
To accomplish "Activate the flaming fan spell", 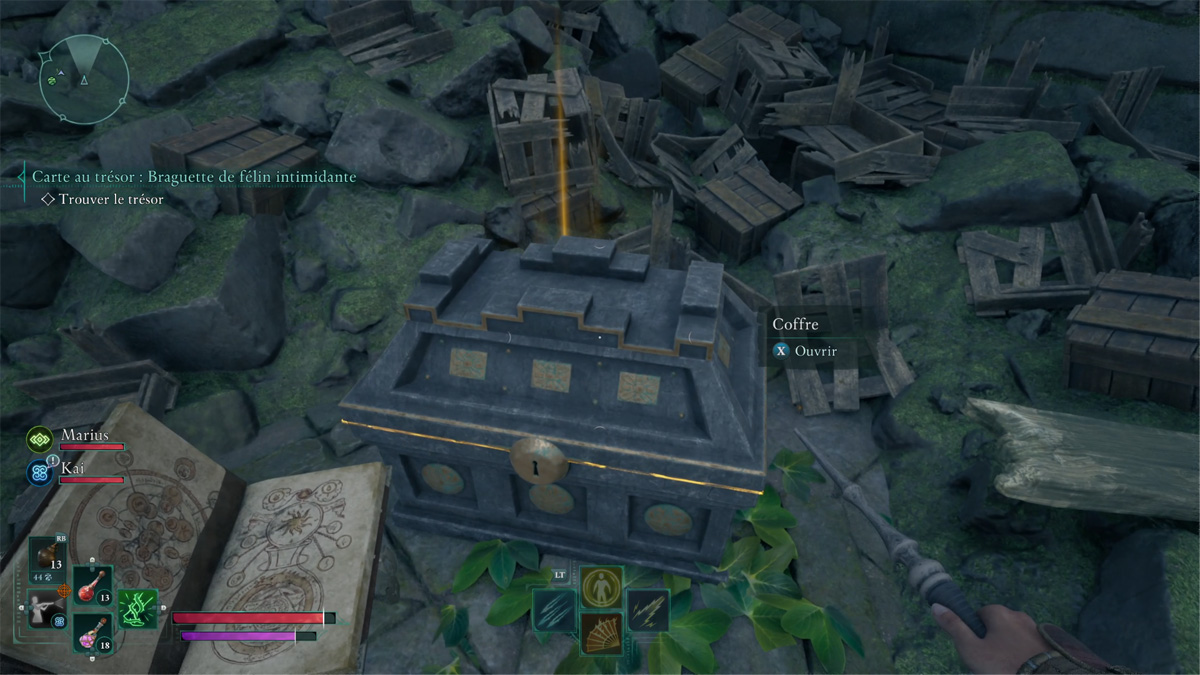I will click(x=601, y=632).
